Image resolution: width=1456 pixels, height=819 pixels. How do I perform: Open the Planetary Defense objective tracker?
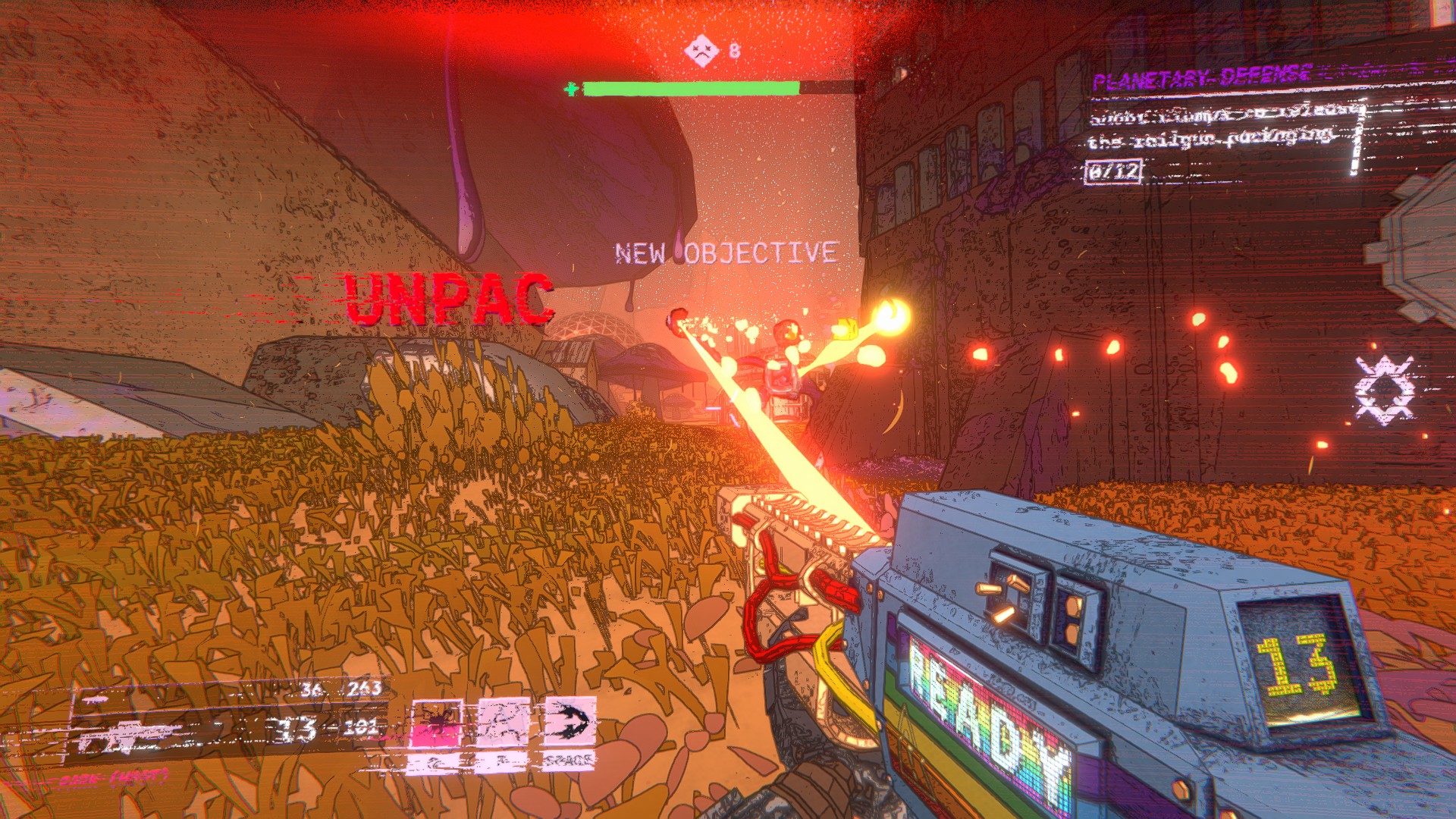click(x=1202, y=77)
